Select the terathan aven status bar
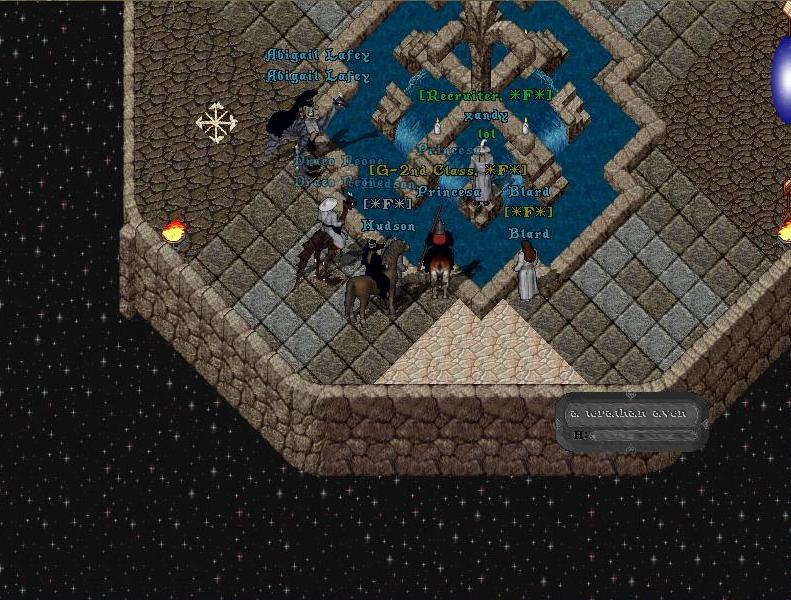Viewport: 791px width, 600px height. point(631,422)
